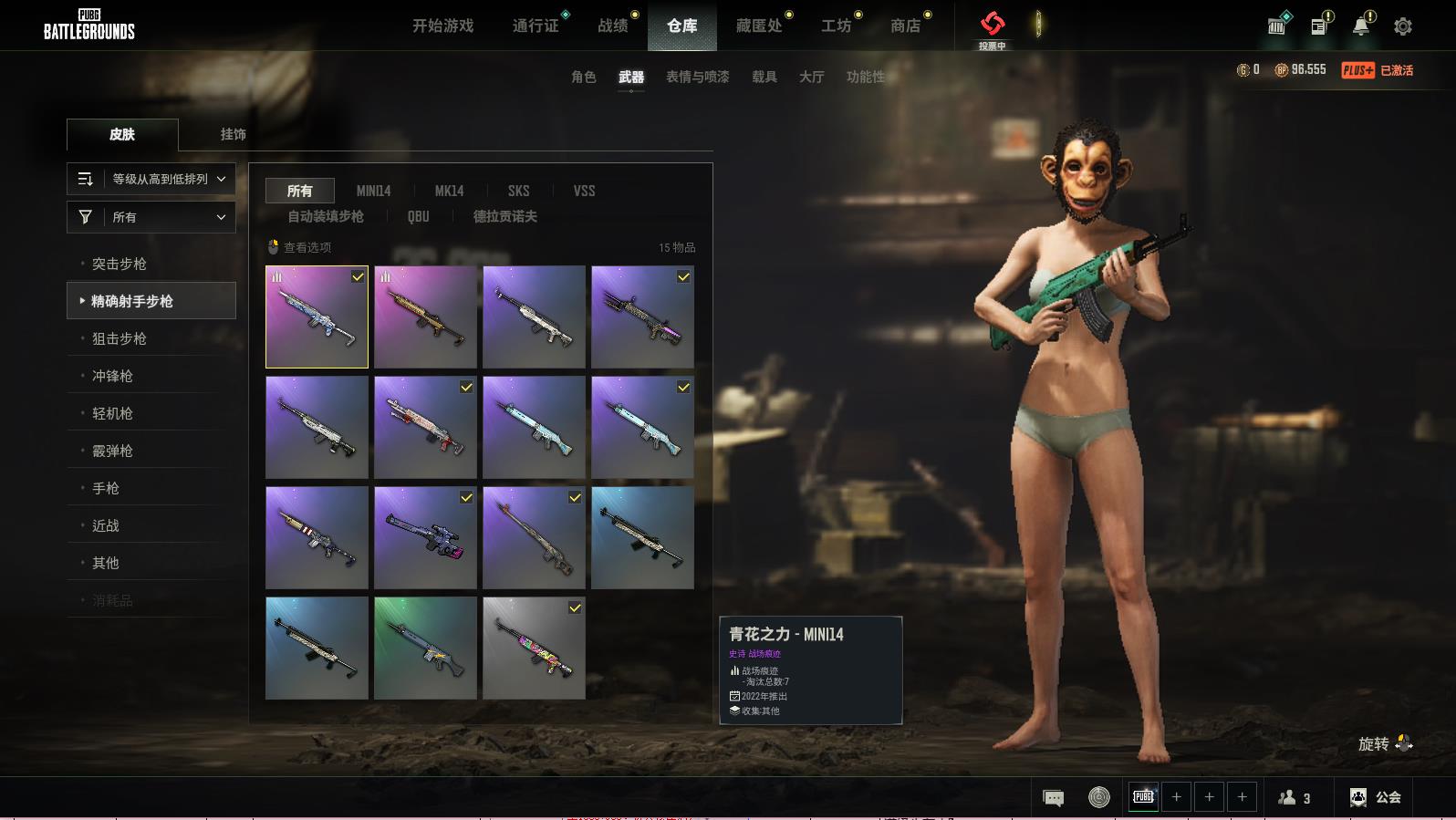This screenshot has width=1456, height=820.
Task: Open the 开始游戏 (Play) menu
Action: [442, 26]
